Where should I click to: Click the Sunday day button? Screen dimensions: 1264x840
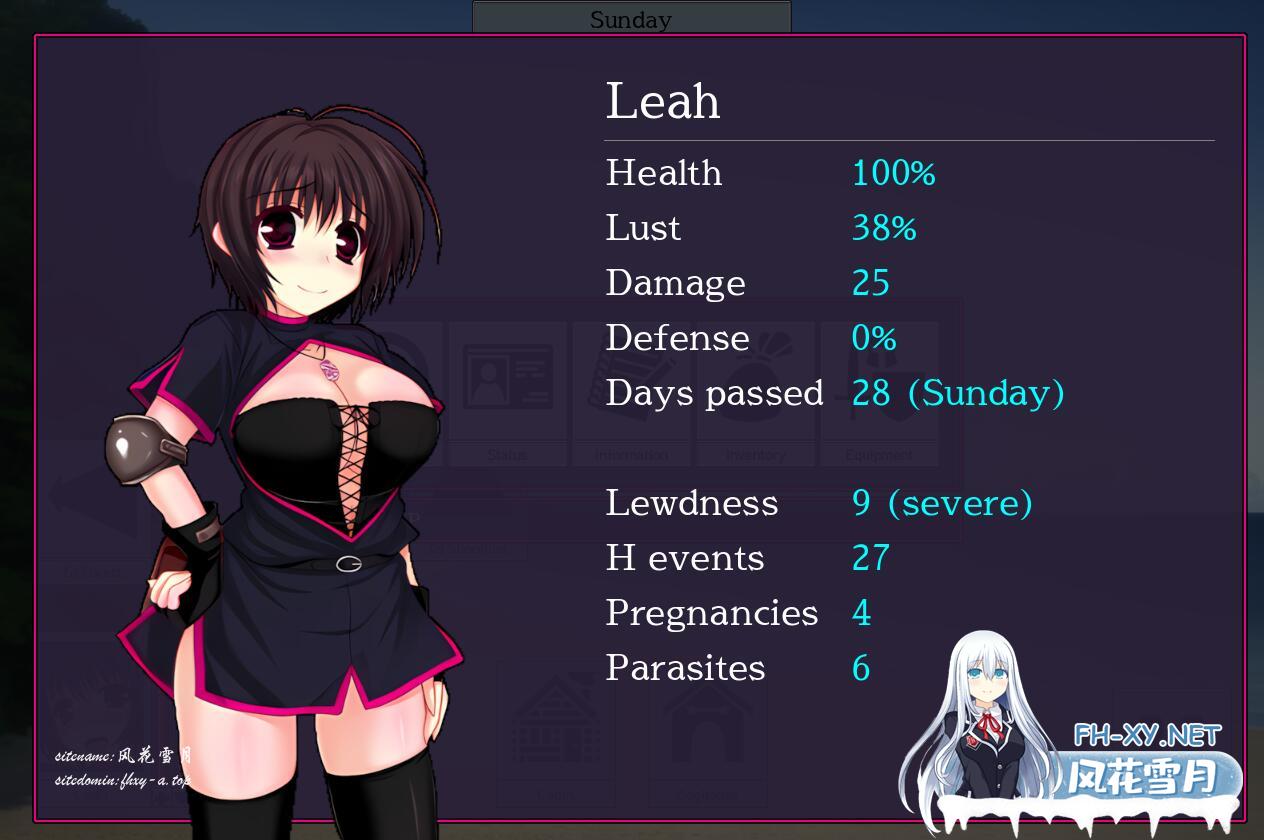[631, 18]
